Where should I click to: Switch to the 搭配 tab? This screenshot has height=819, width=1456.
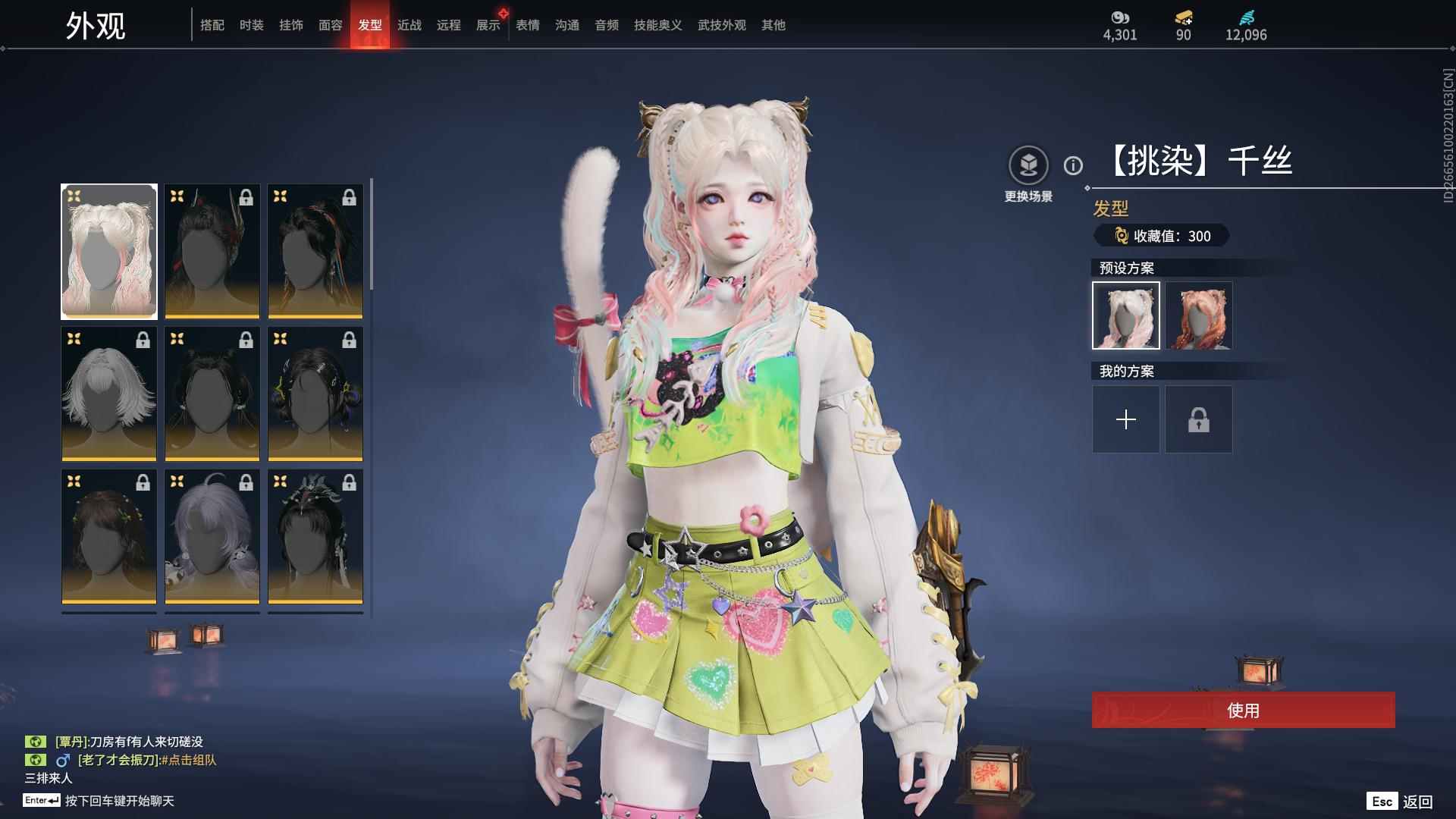[212, 25]
